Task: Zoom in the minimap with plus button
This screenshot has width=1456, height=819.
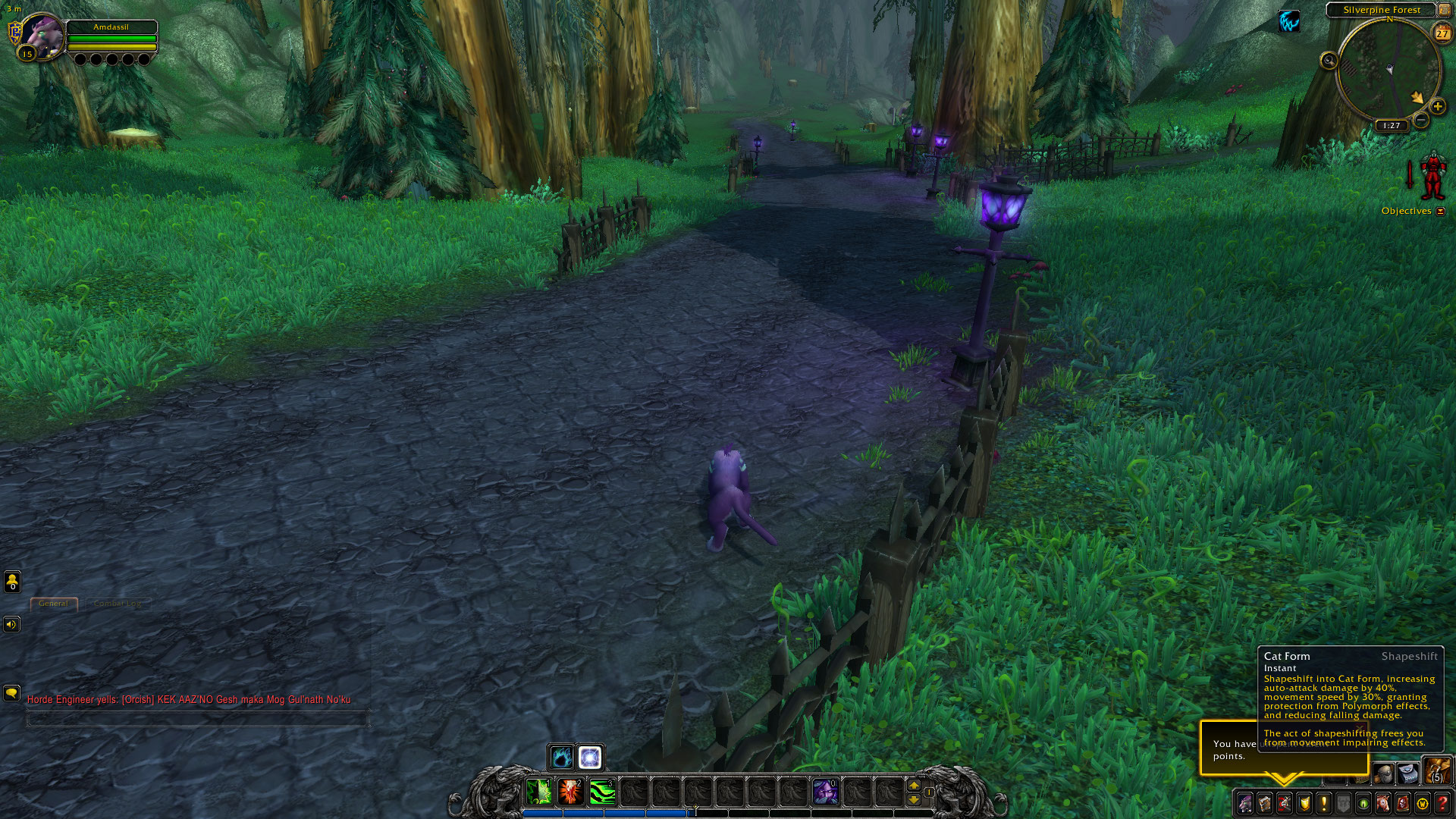Action: point(1437,106)
